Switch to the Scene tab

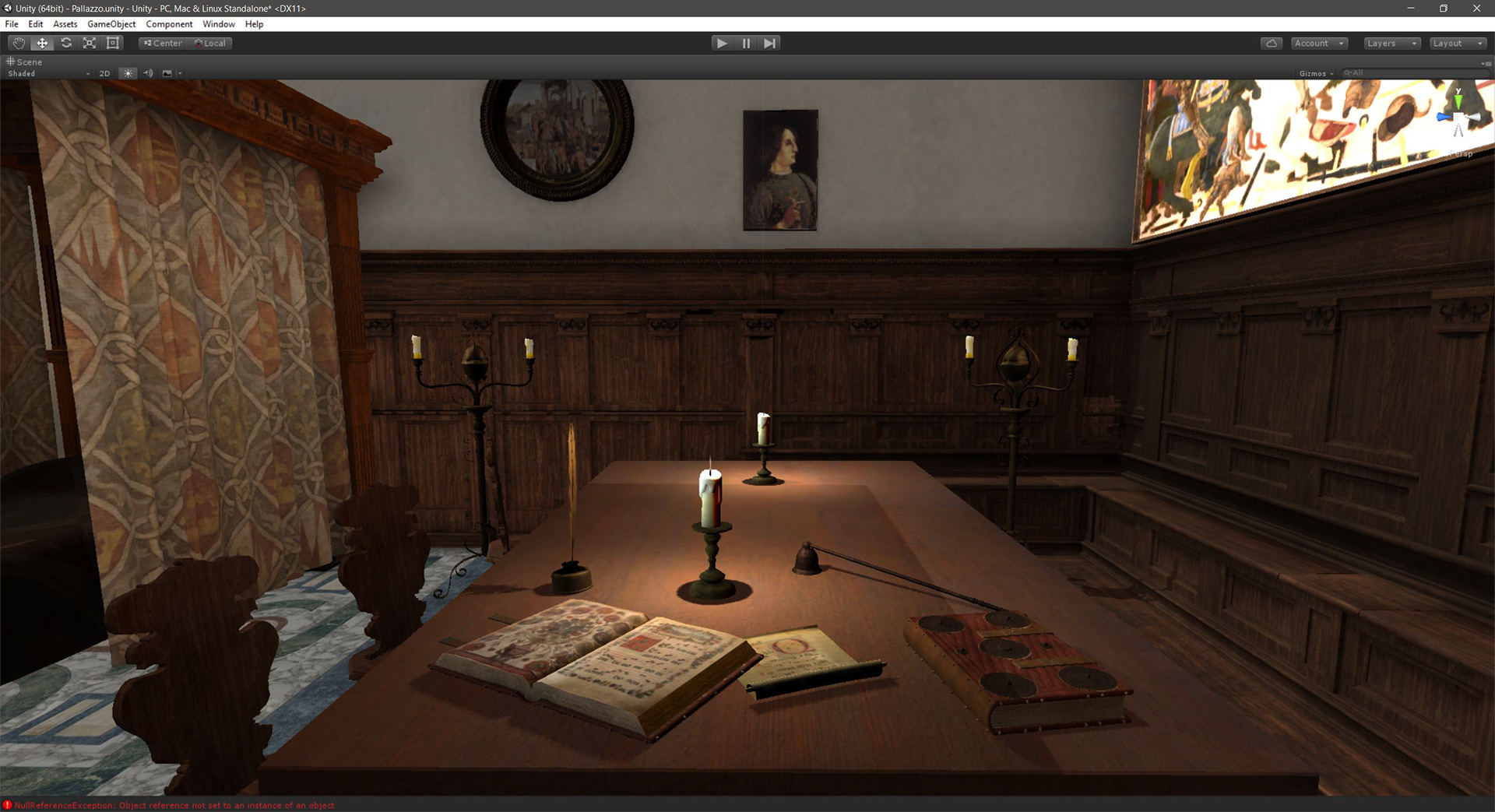(25, 62)
